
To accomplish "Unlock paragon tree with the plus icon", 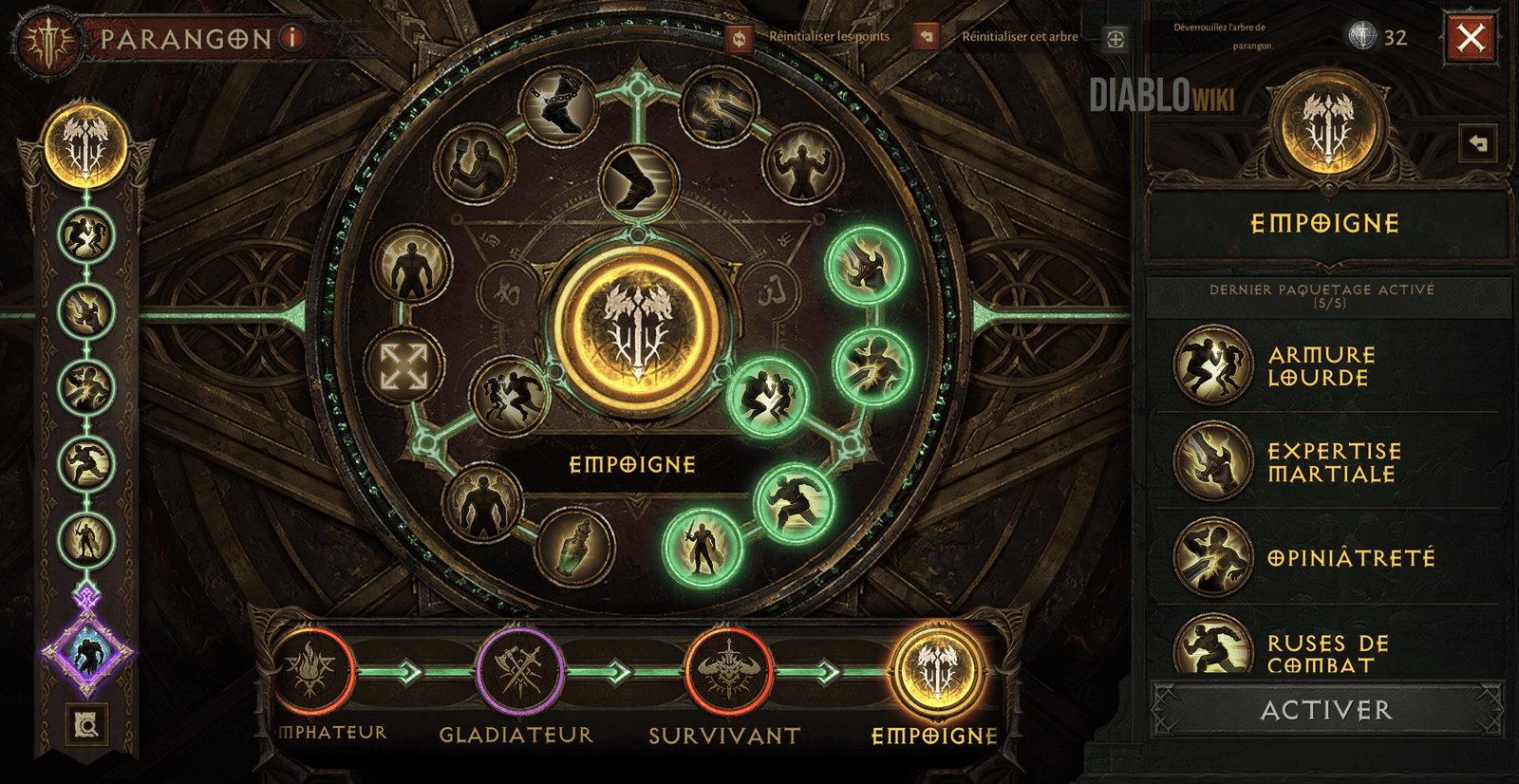I will point(1116,39).
